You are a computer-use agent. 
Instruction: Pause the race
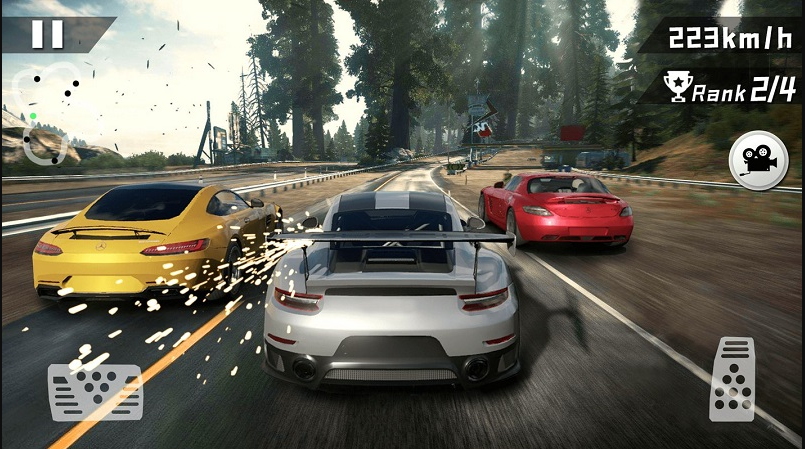coord(47,34)
